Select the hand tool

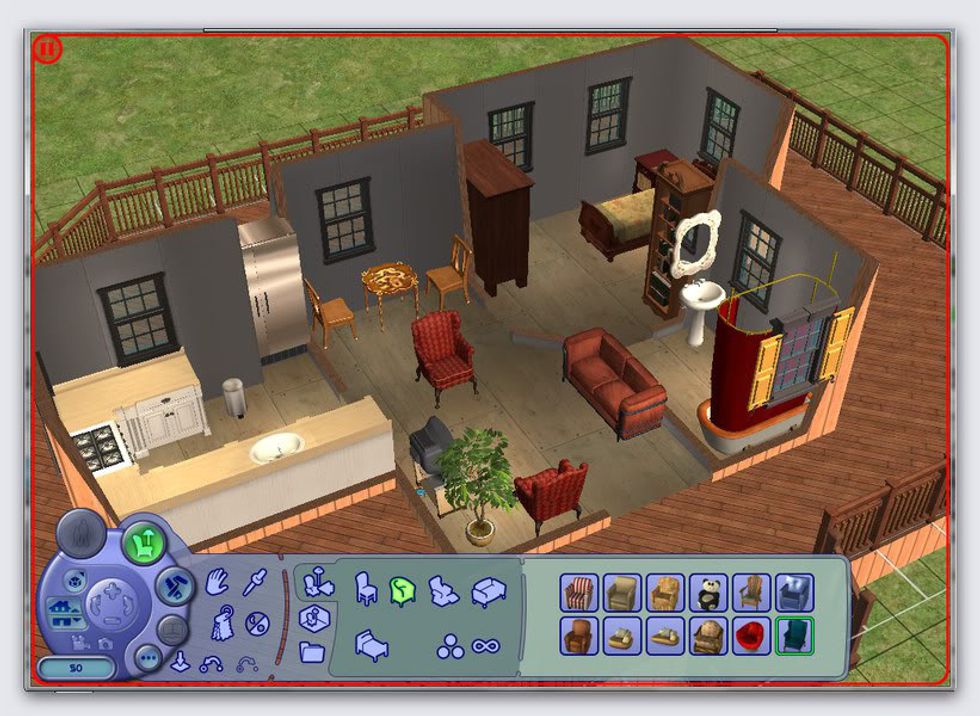pyautogui.click(x=217, y=583)
